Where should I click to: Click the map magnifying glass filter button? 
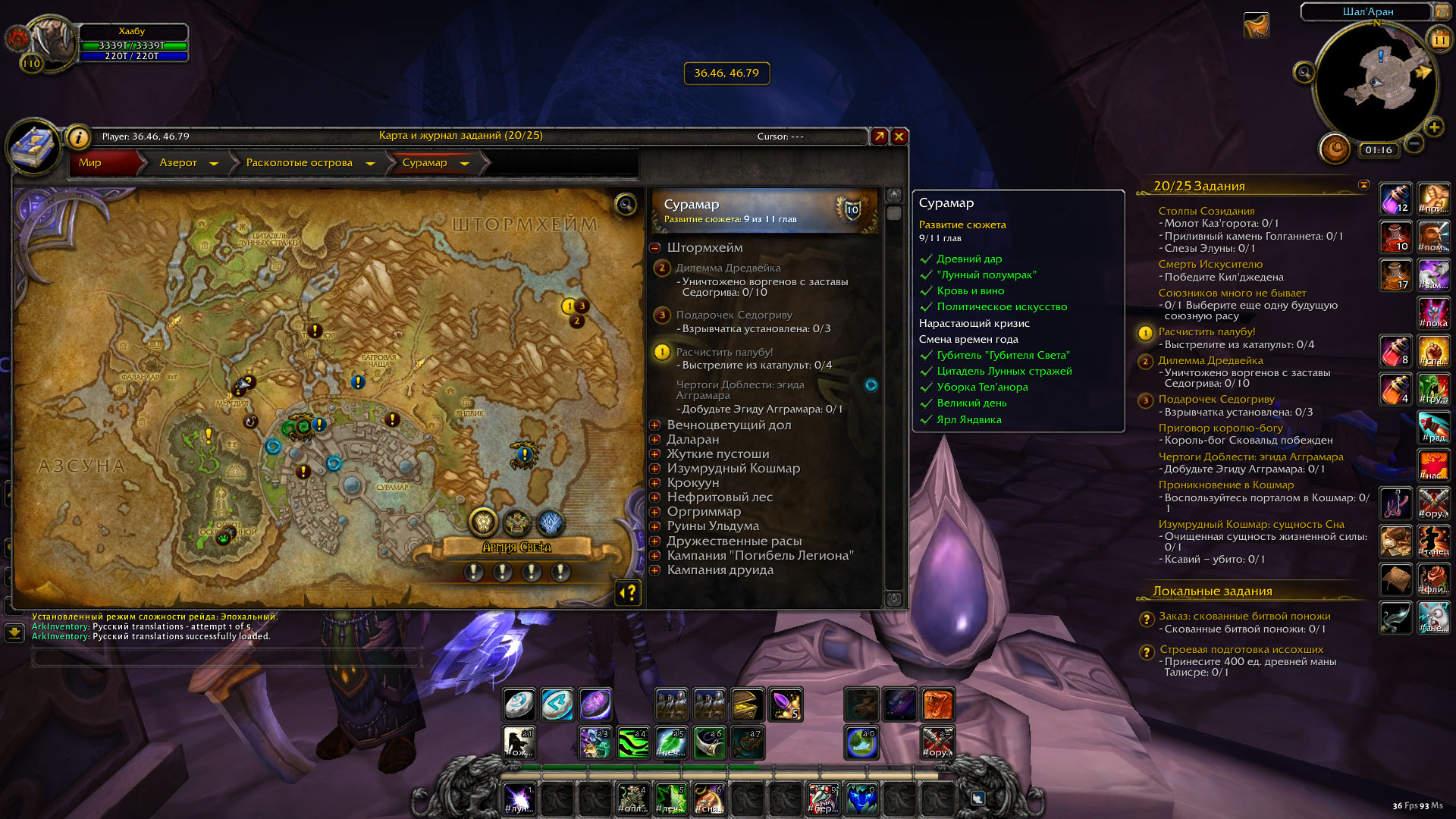(626, 205)
